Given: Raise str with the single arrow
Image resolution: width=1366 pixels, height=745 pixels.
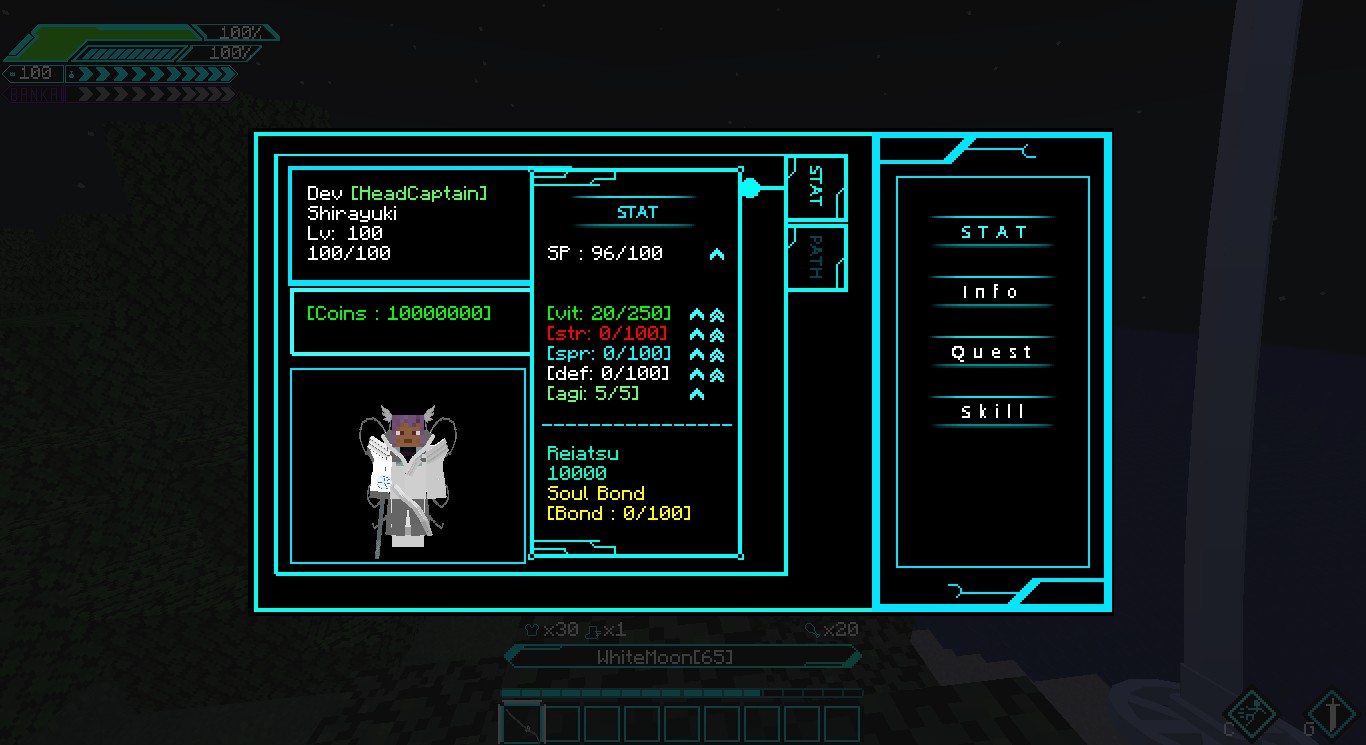Looking at the screenshot, I should 698,334.
